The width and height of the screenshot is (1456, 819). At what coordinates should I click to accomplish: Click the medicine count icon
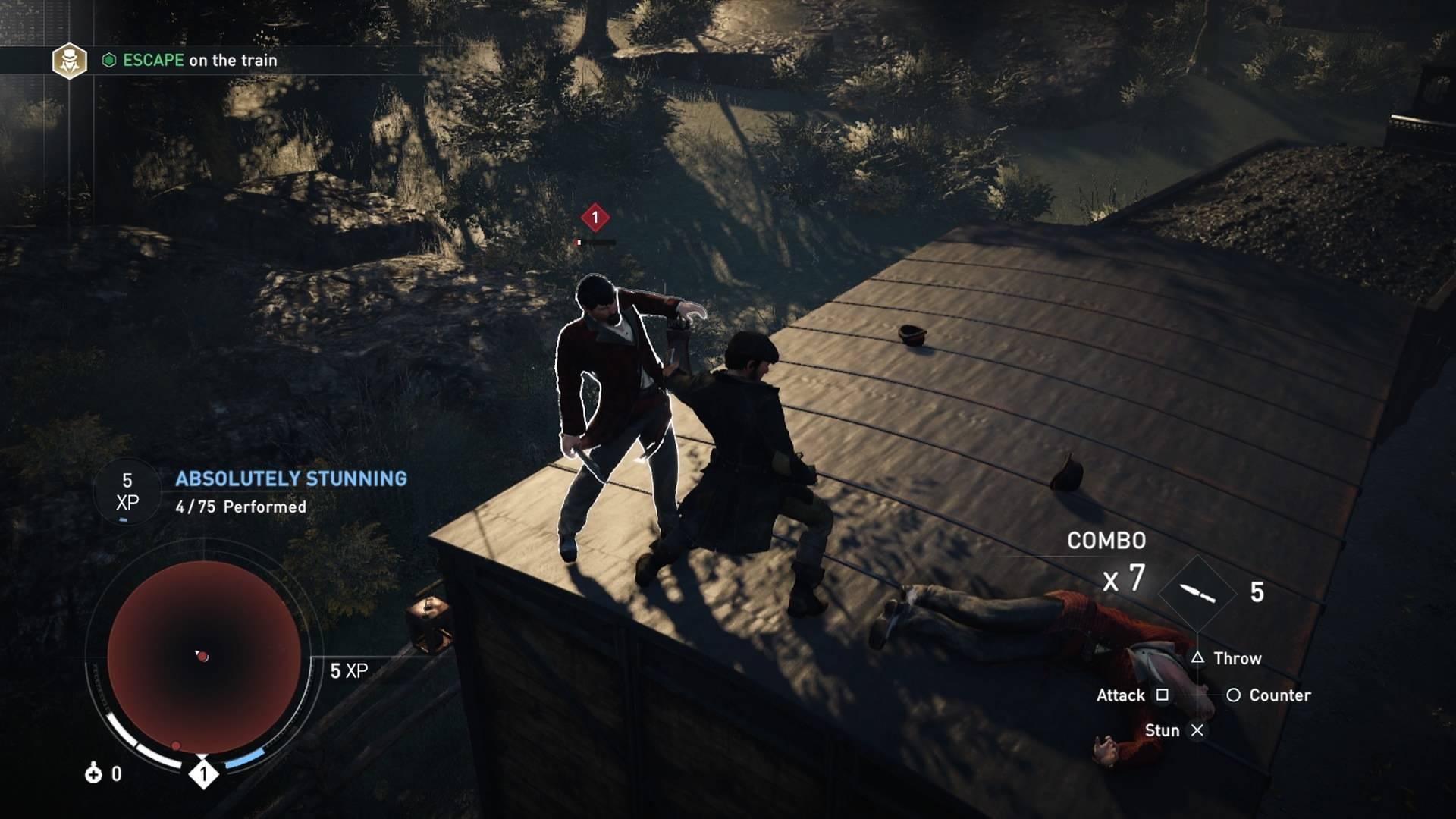coord(93,773)
